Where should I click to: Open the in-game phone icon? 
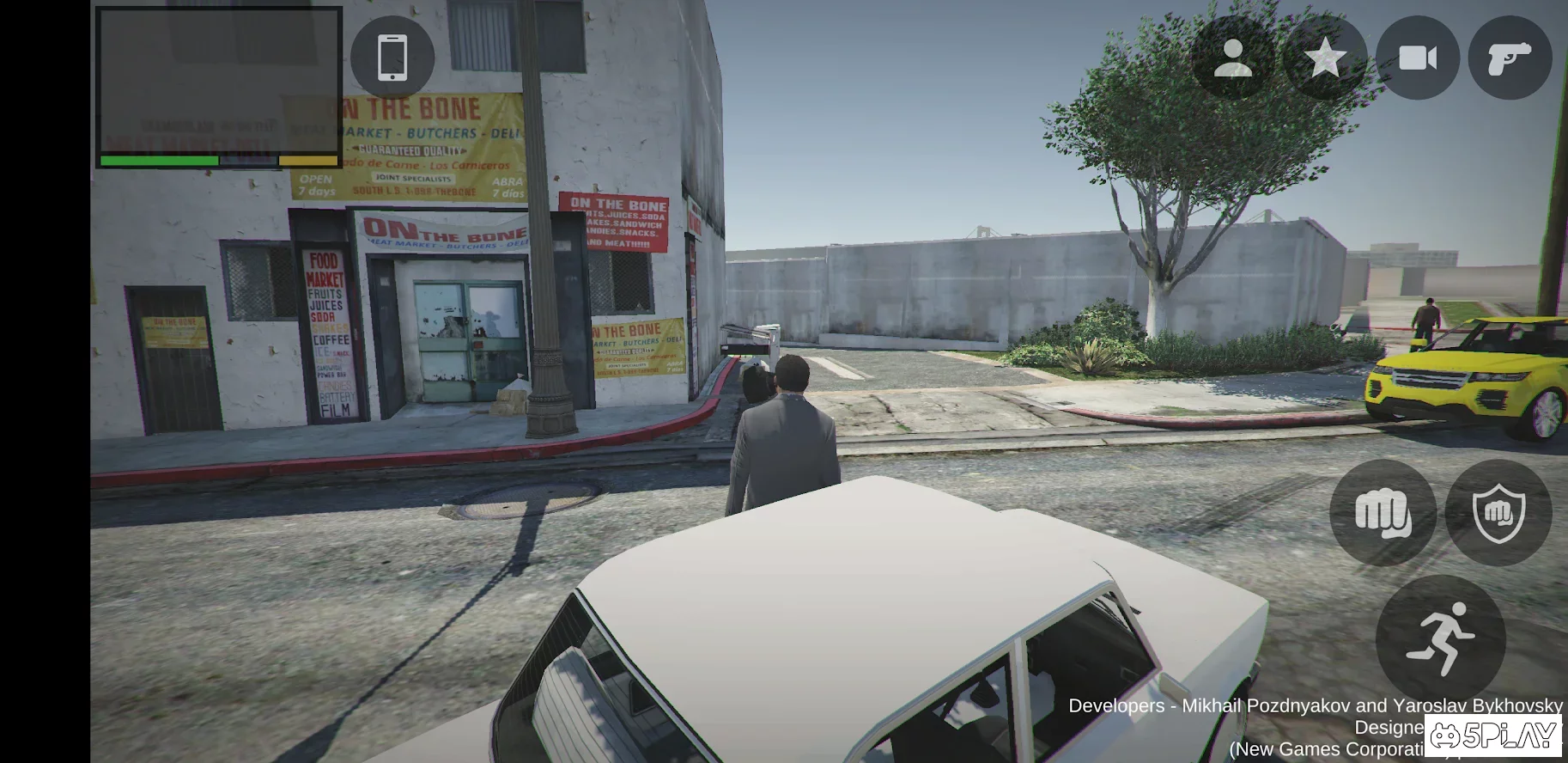[x=392, y=57]
